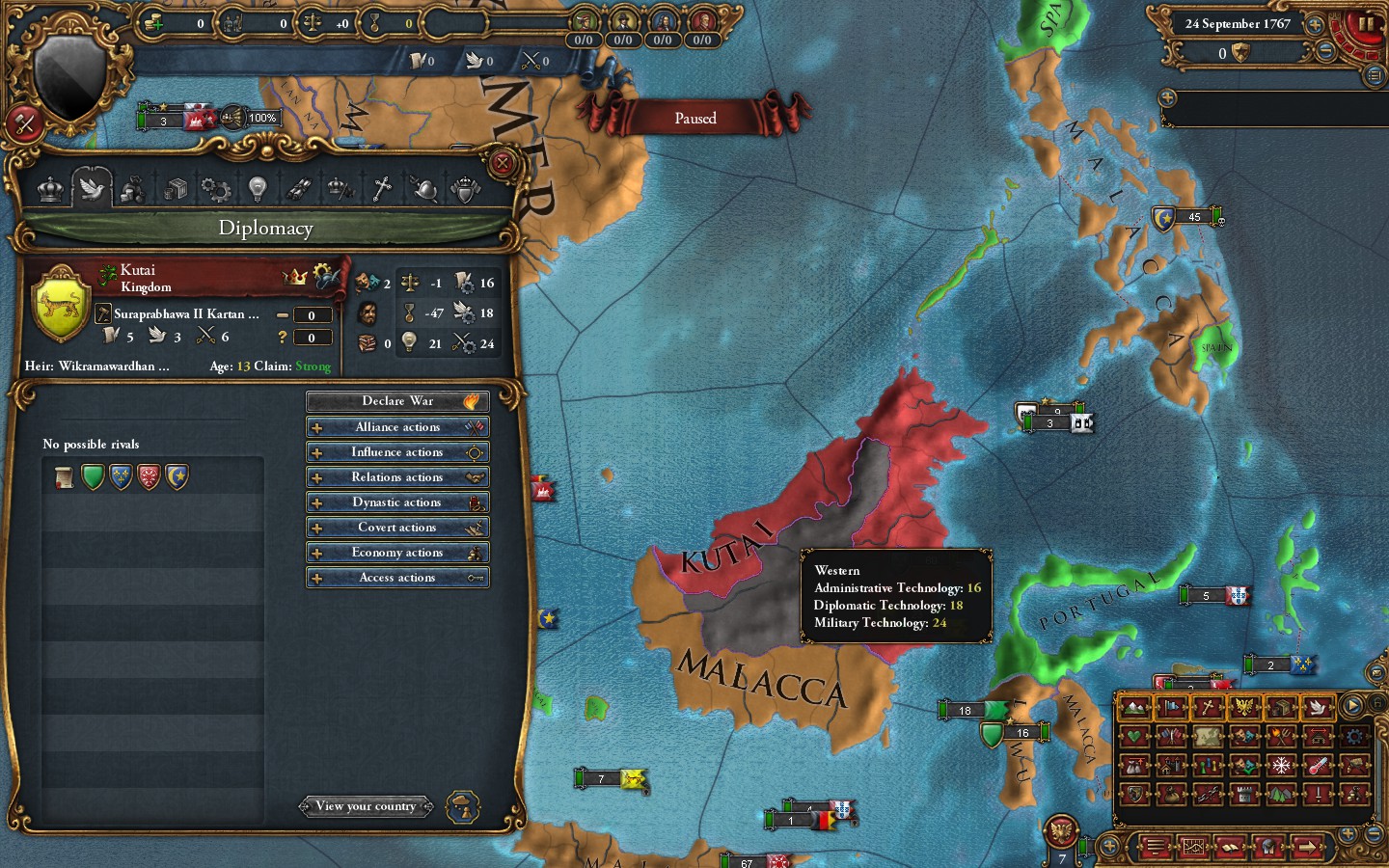
Task: Toggle the winter mapmode
Action: click(1282, 766)
